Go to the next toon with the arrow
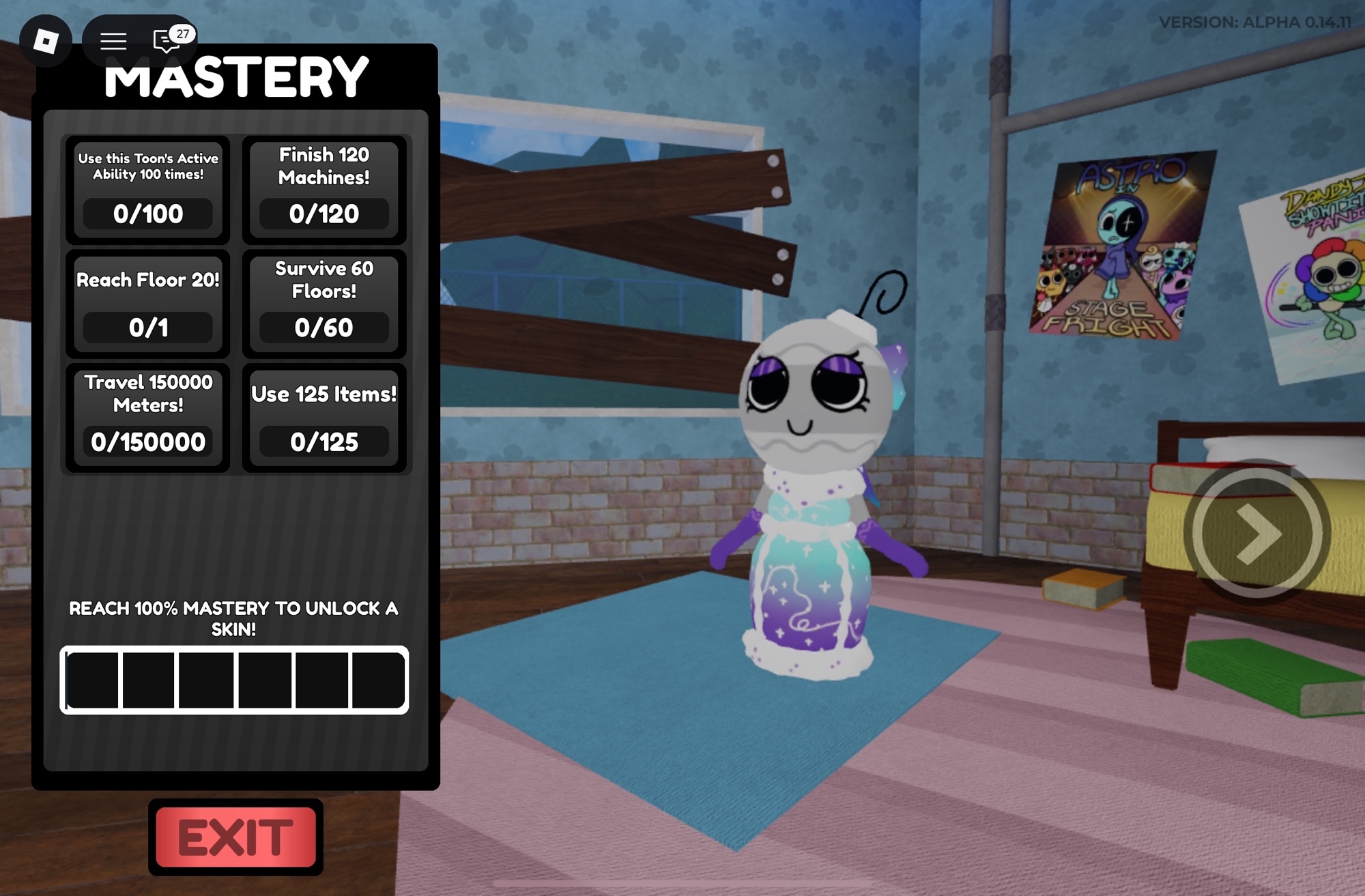The image size is (1365, 896). [1256, 533]
